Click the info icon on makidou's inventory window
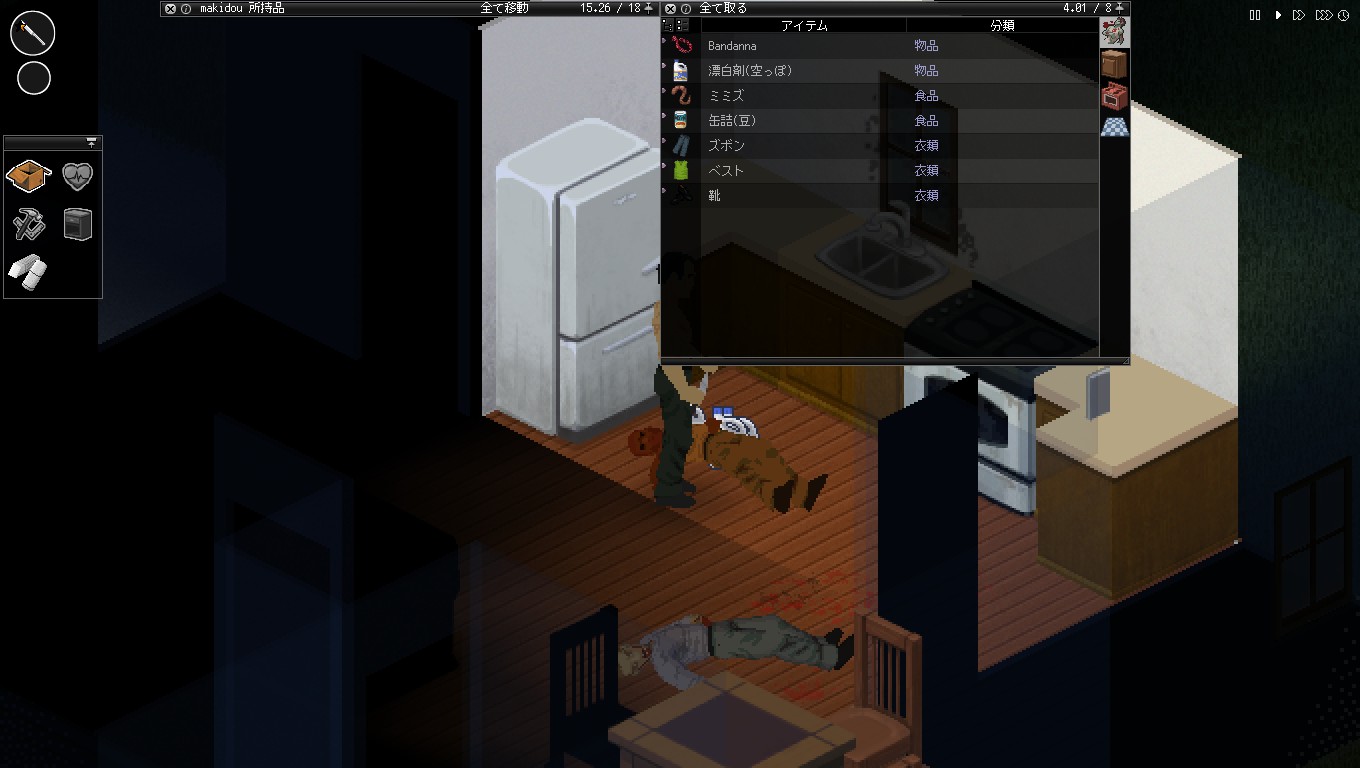The height and width of the screenshot is (768, 1360). tap(185, 8)
